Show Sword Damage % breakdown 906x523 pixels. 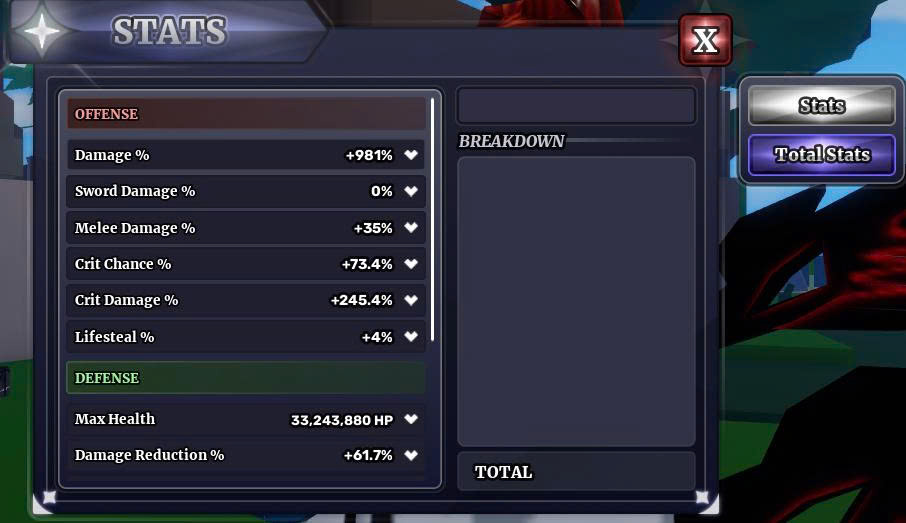click(411, 191)
